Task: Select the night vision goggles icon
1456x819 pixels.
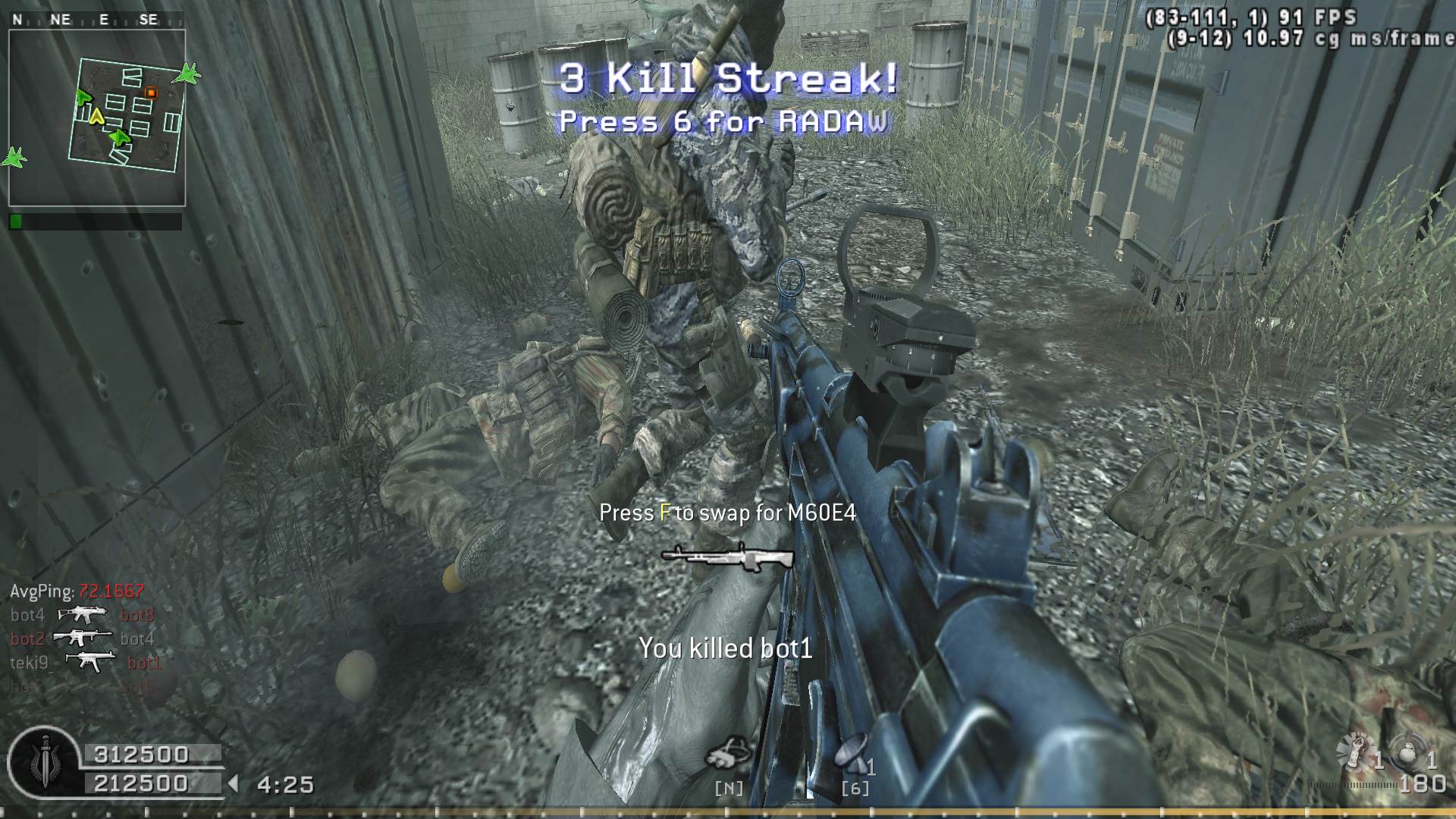Action: (x=728, y=753)
